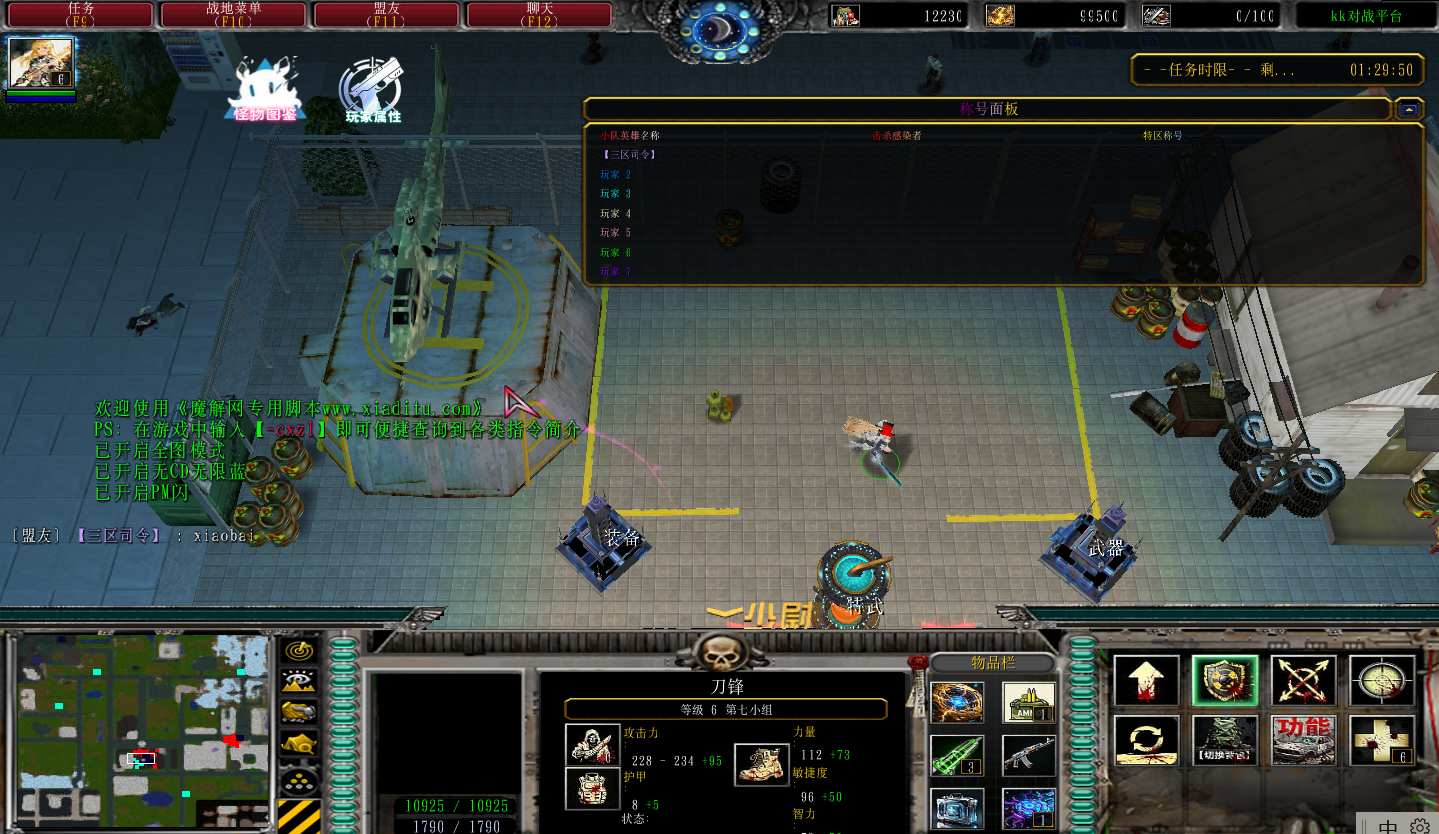Image resolution: width=1439 pixels, height=834 pixels.
Task: Select the AK rifle inventory slot
Action: click(x=1029, y=755)
